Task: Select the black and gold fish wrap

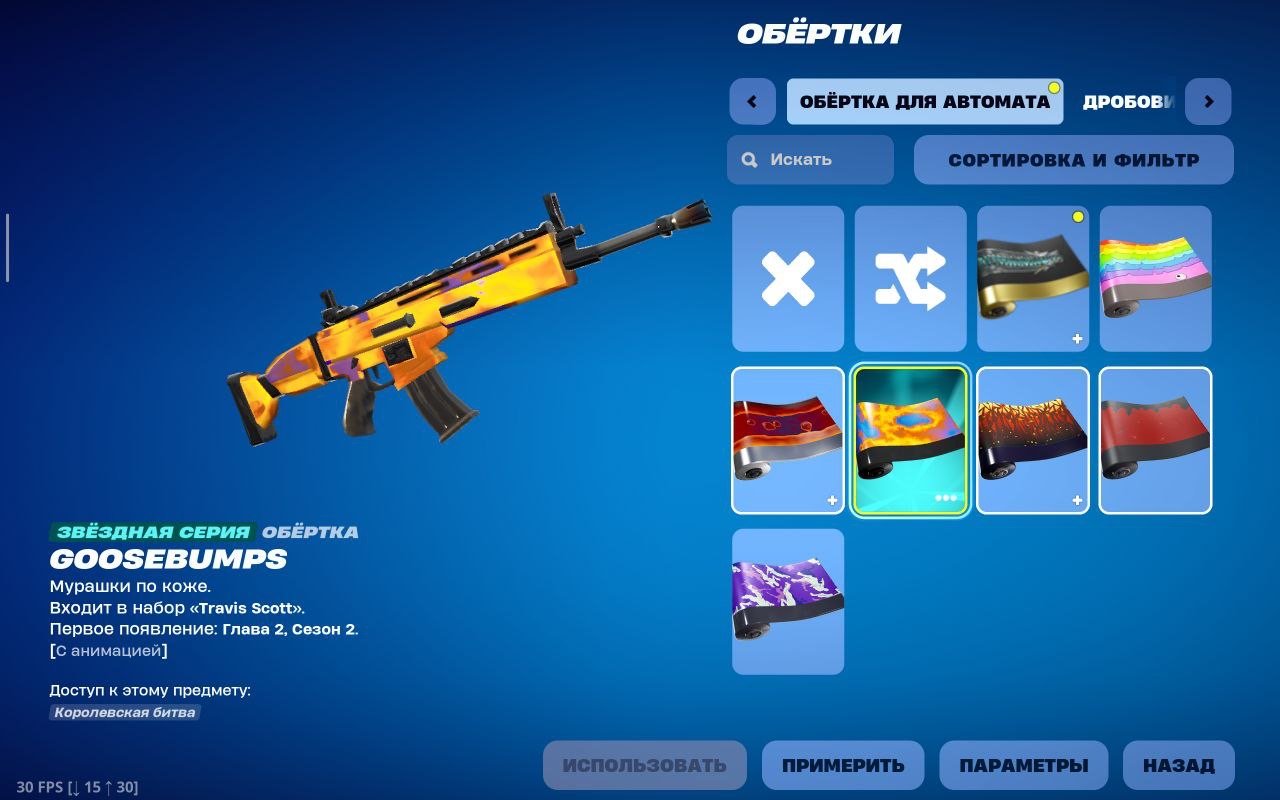Action: [x=1032, y=278]
